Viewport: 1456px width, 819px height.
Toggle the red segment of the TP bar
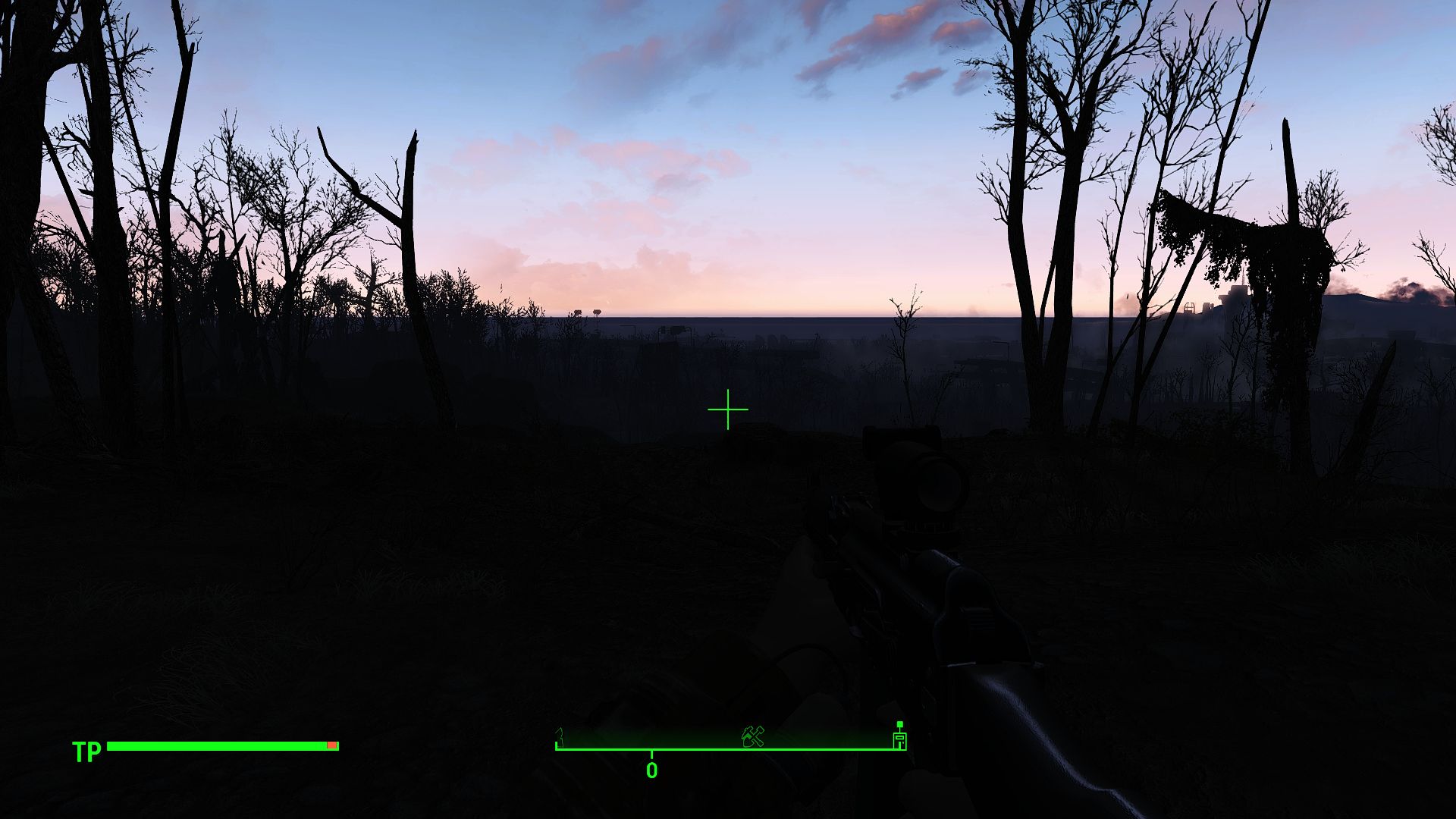(x=331, y=745)
